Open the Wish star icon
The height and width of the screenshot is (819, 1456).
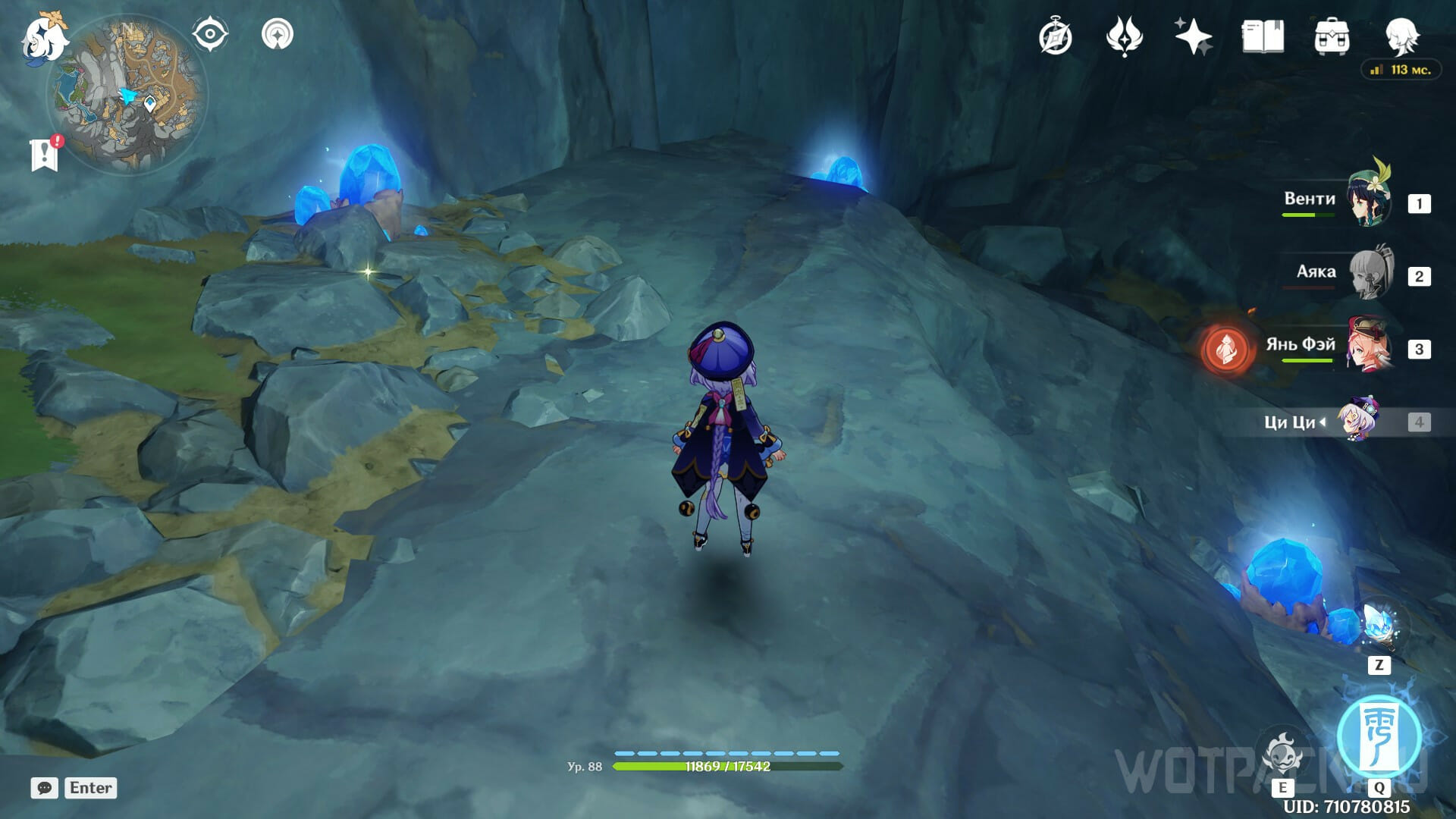point(1193,36)
